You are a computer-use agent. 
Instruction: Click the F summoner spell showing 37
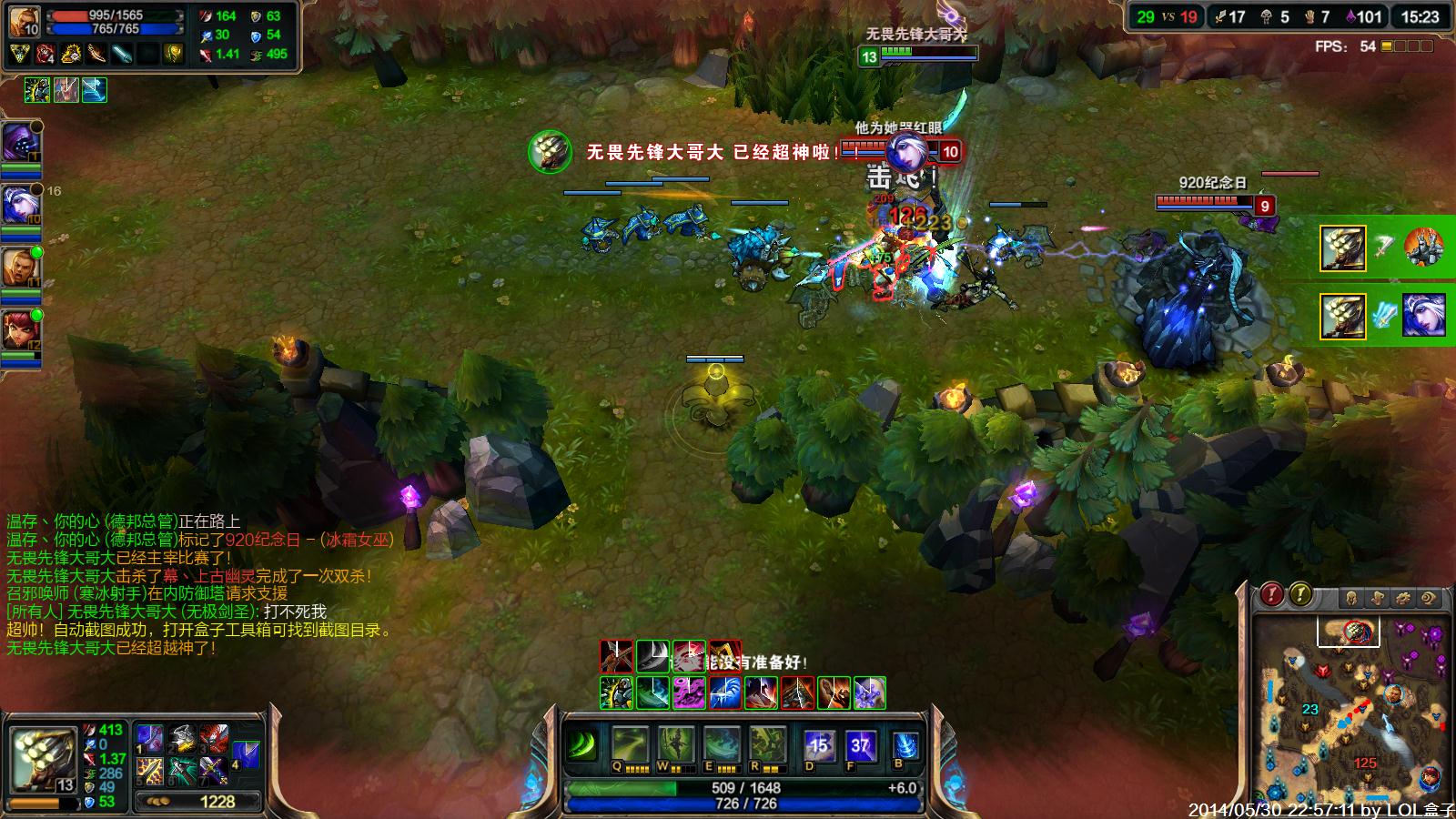(861, 745)
